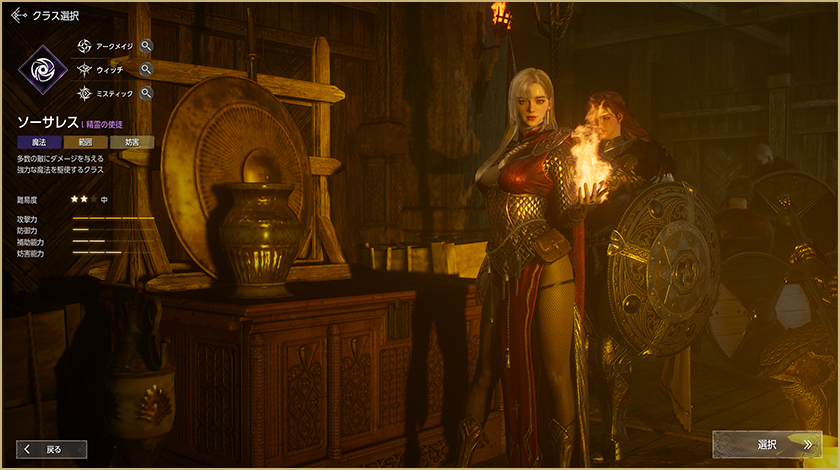Go back with the クラス選択 arrow
Screen dimensions: 840x470
coord(19,15)
